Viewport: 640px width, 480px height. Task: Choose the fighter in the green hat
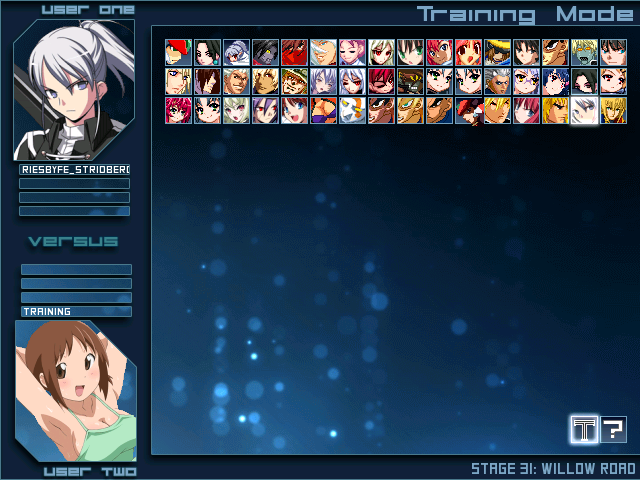coord(294,81)
